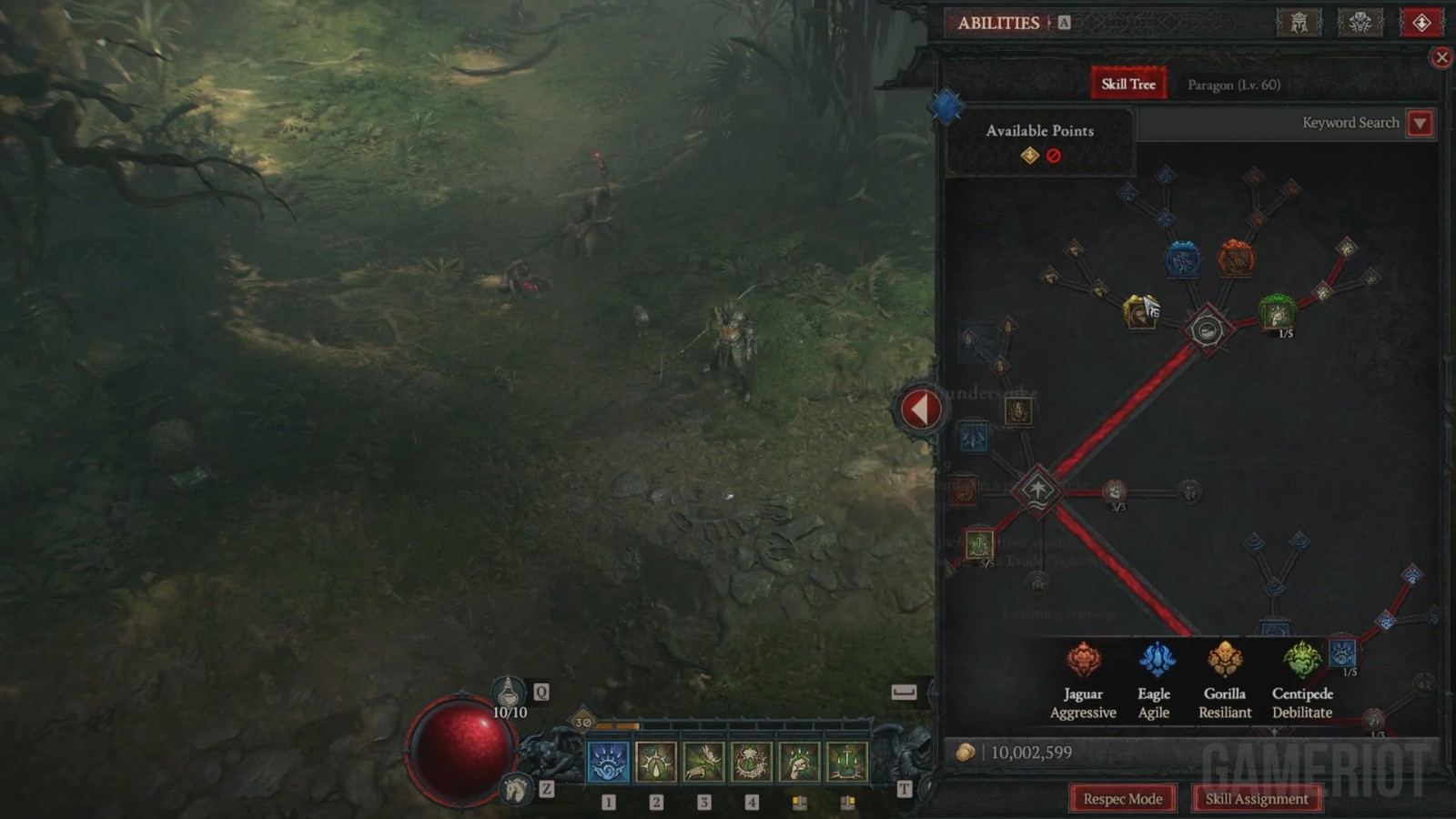1456x819 pixels.
Task: Activate the first hotbar skill
Action: (608, 763)
